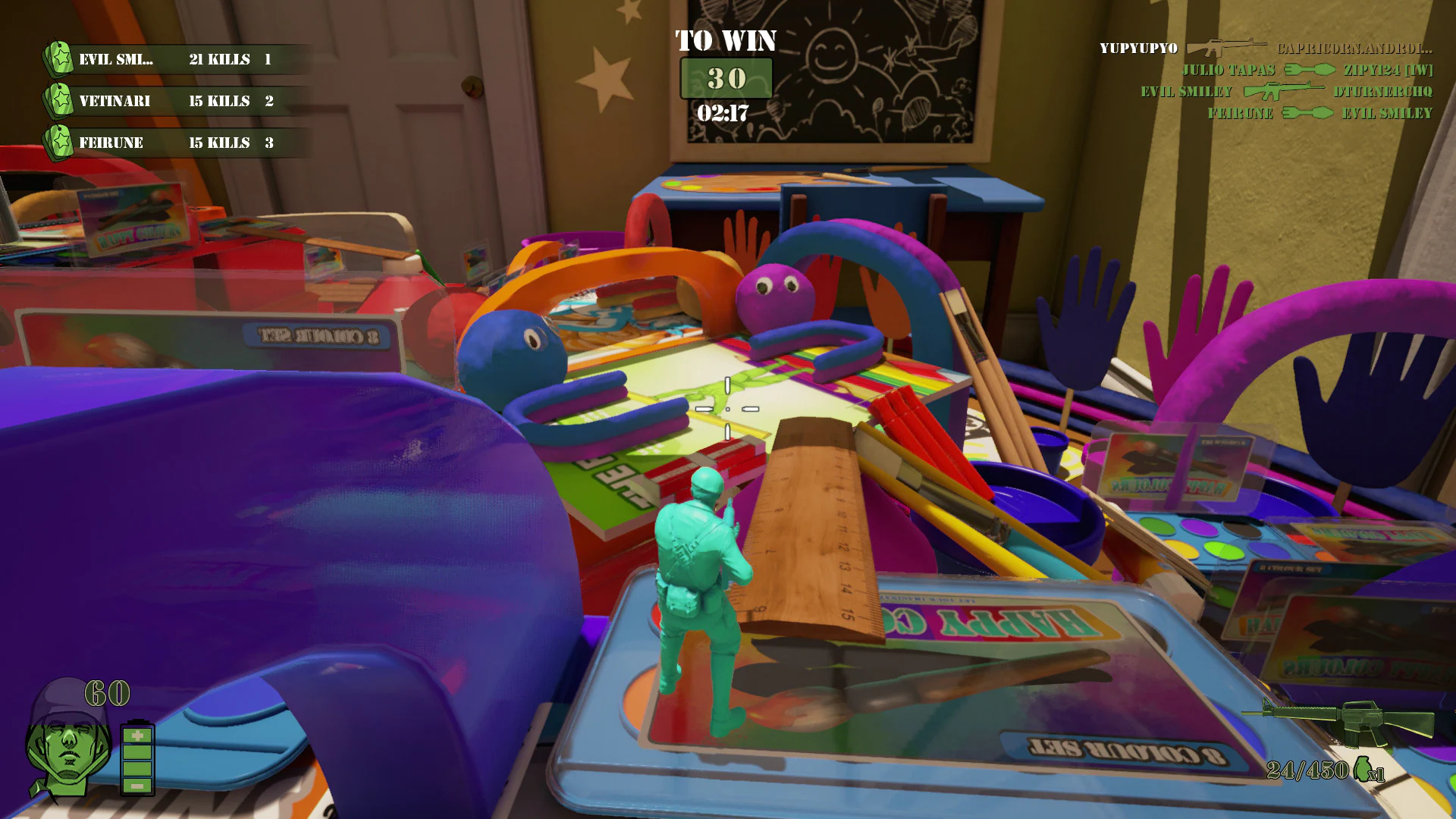The height and width of the screenshot is (819, 1456).
Task: Click the dog tag icon beside FEIRUNE
Action: [x=61, y=142]
